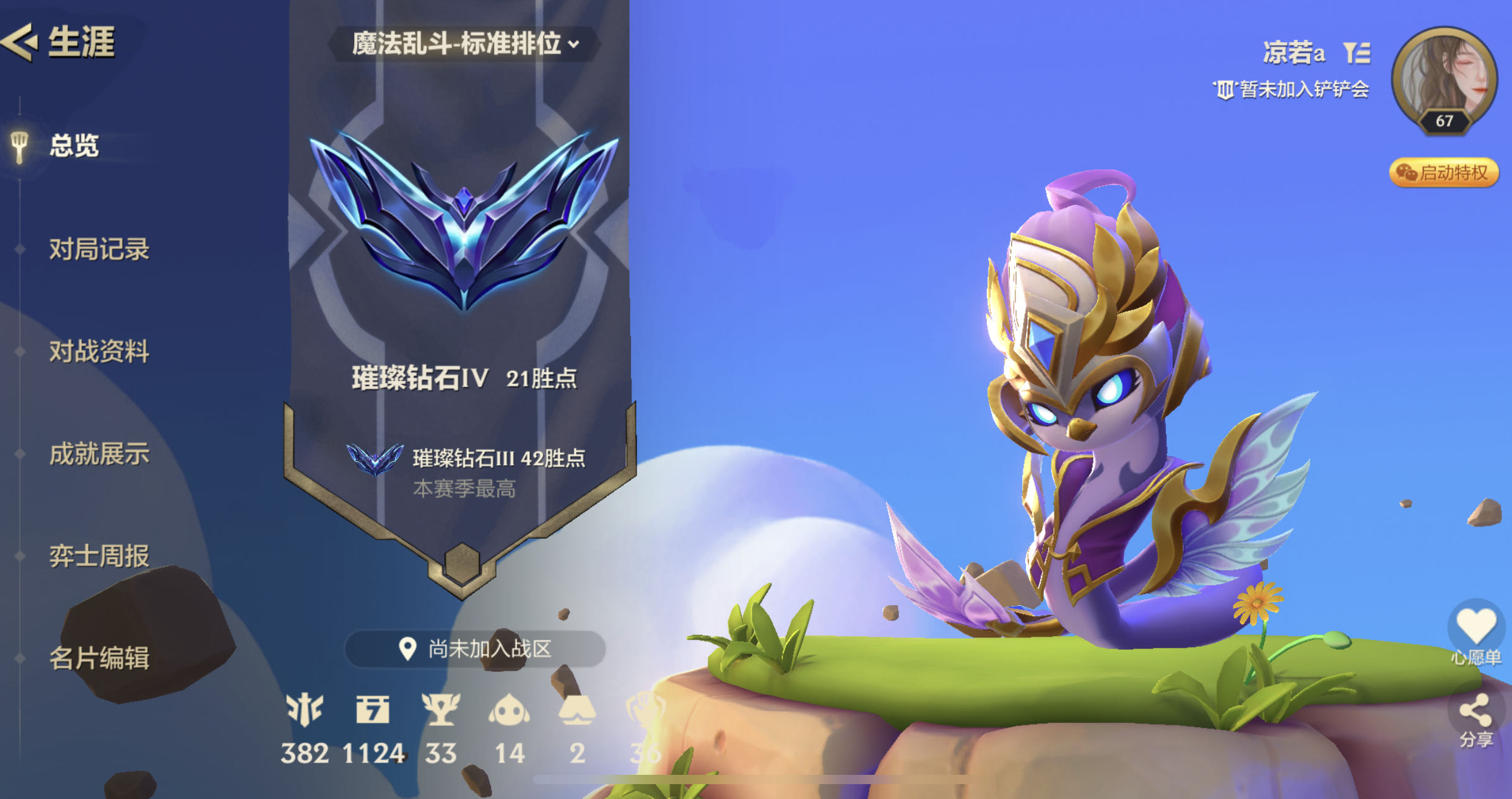
Task: Click the diamond rank emblem
Action: pyautogui.click(x=463, y=220)
